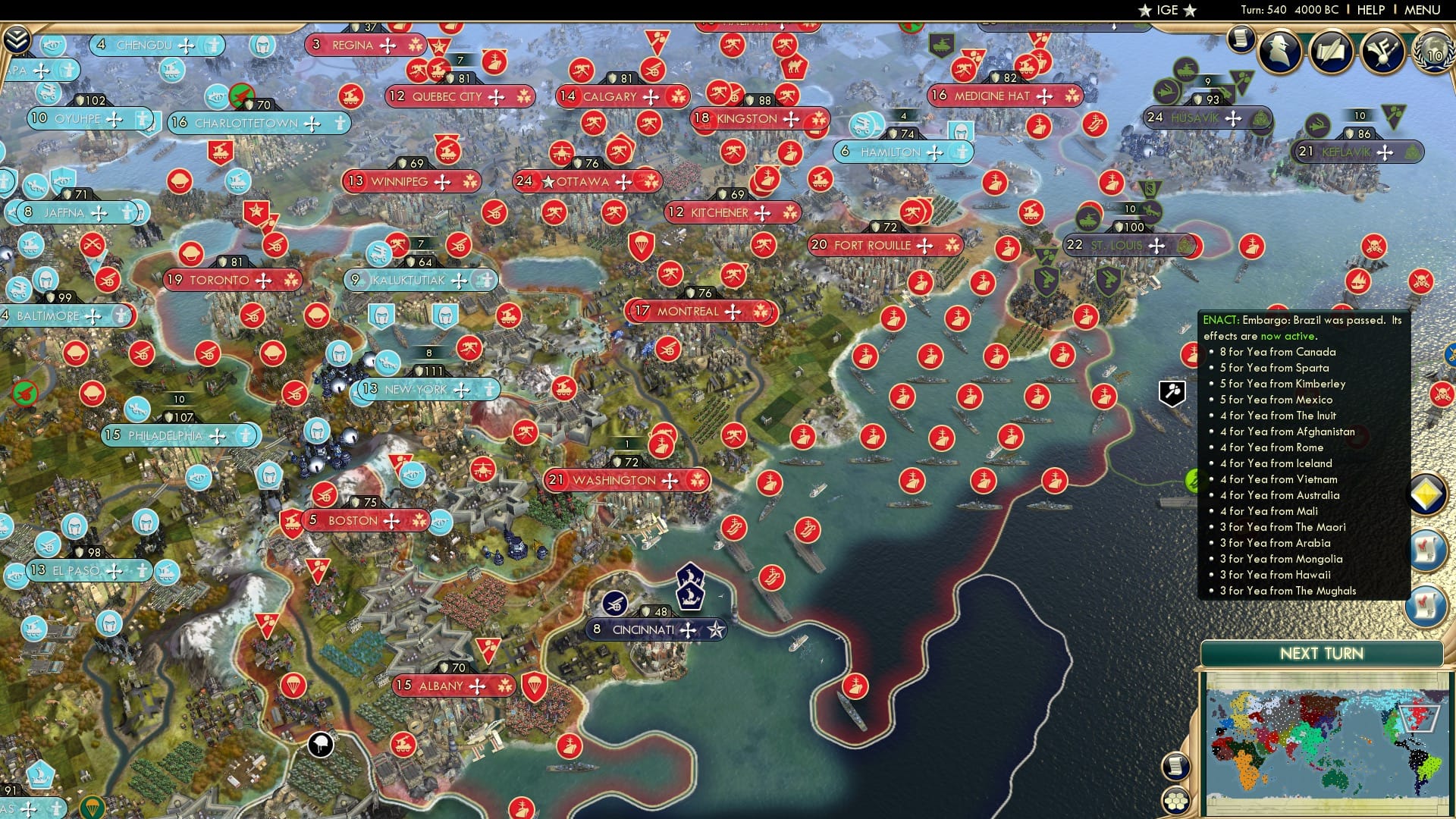
Task: Open the Economic overview scroll icon
Action: click(x=1241, y=38)
